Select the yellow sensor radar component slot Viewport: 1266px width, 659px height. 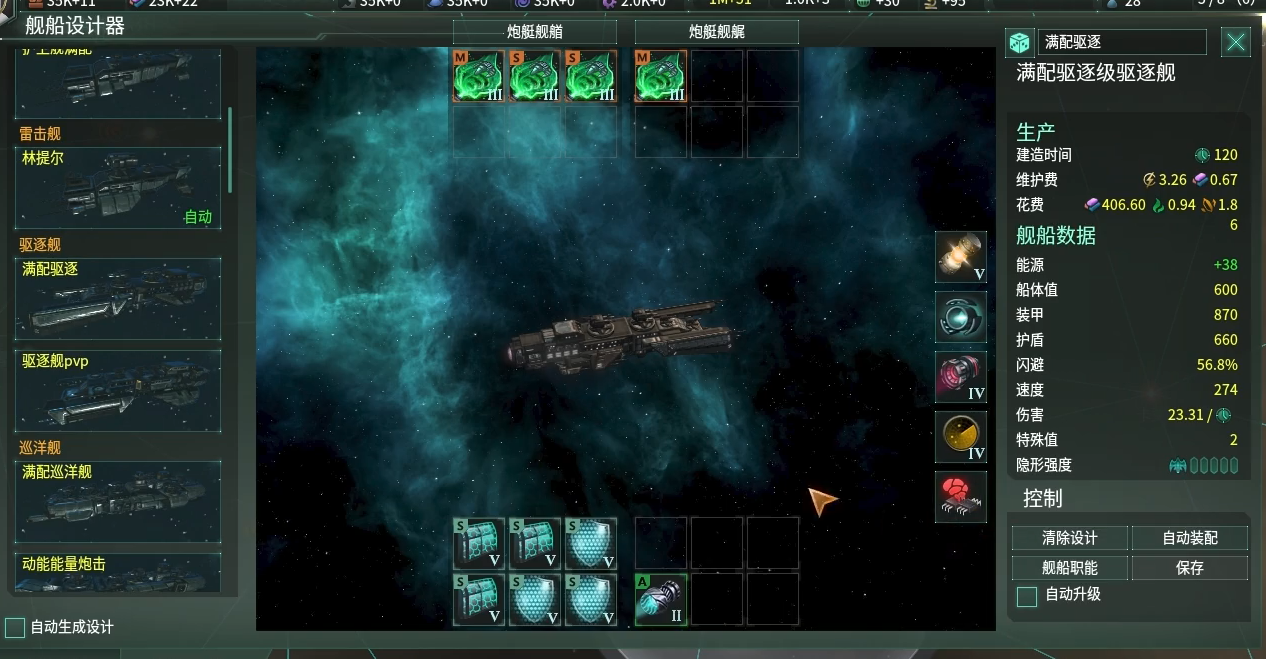[x=961, y=437]
